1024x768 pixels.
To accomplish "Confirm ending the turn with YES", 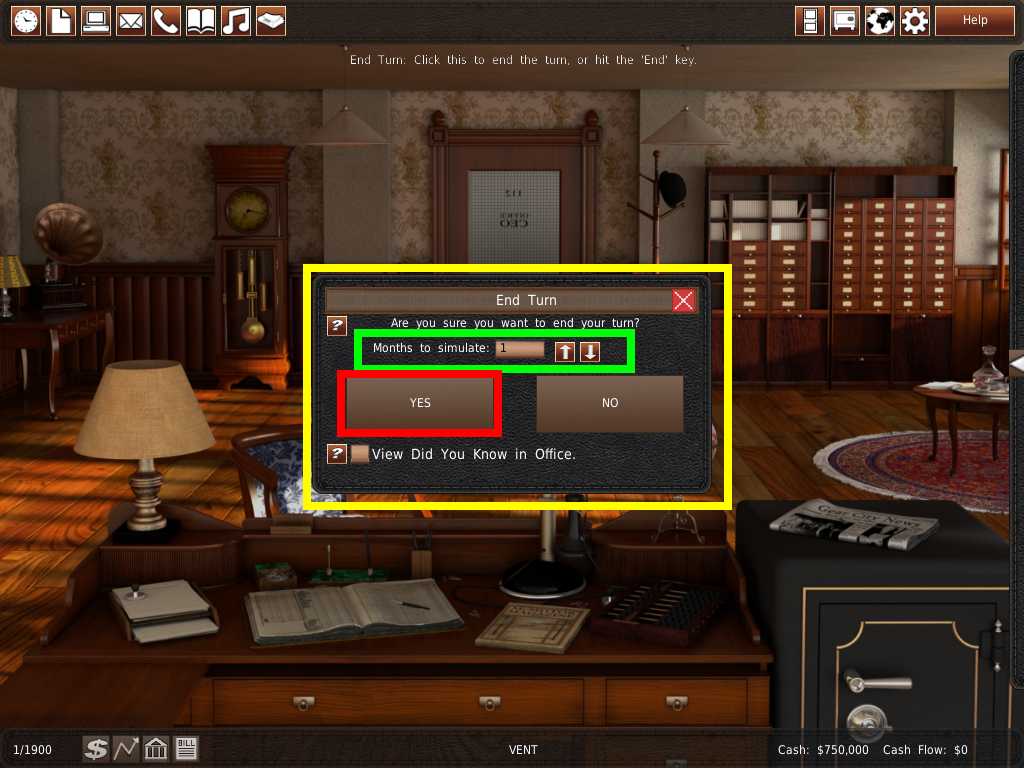I will coord(420,403).
